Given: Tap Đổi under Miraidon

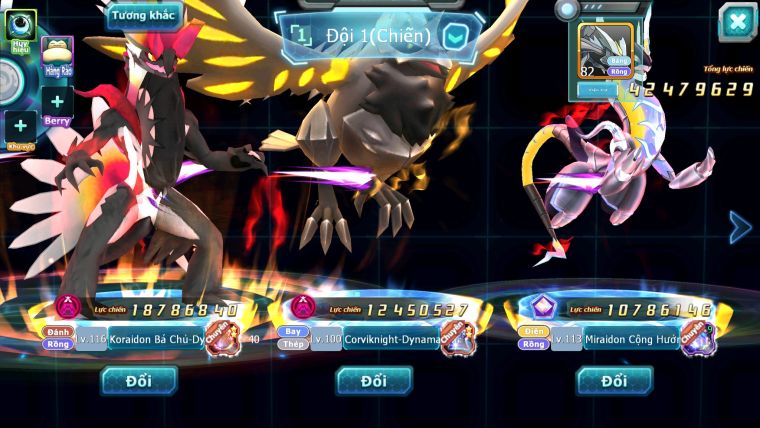Looking at the screenshot, I should (x=614, y=380).
